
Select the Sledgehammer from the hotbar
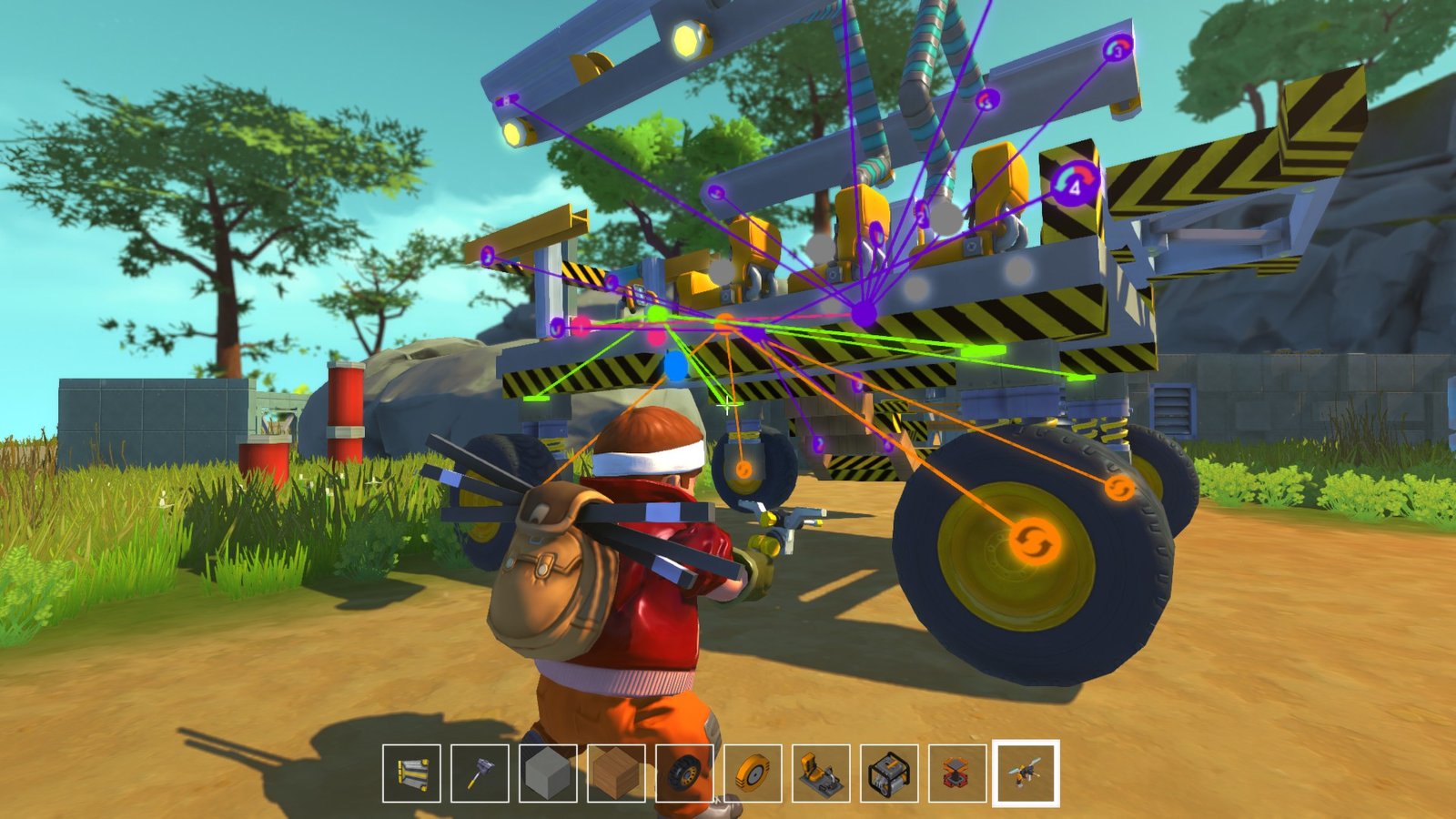click(x=480, y=778)
